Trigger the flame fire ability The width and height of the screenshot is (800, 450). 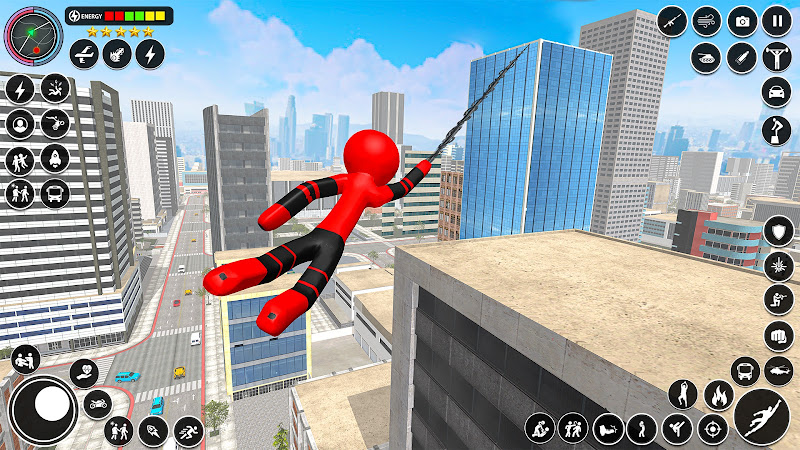tap(717, 395)
